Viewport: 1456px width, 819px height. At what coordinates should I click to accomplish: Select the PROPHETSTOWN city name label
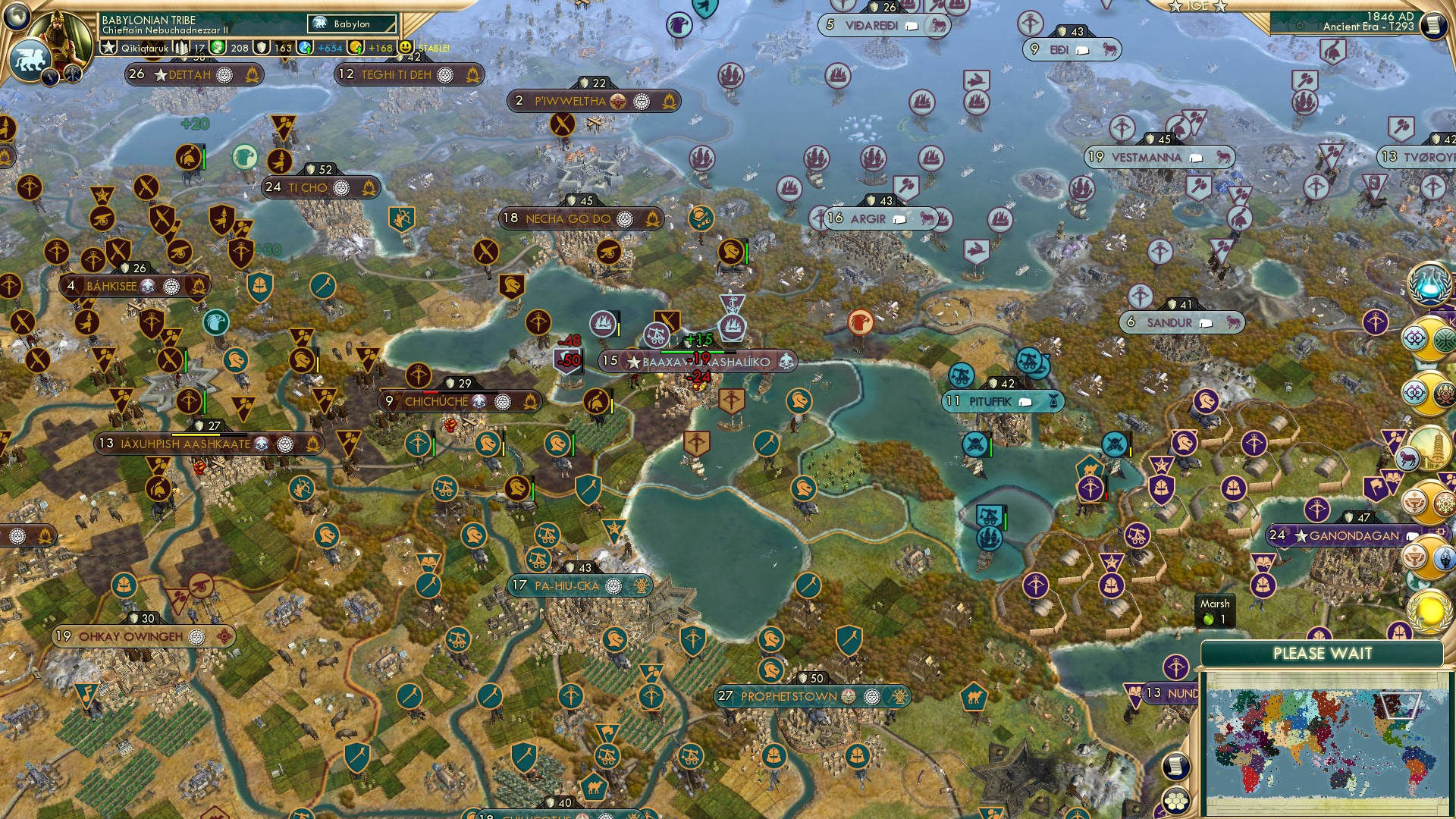pyautogui.click(x=789, y=694)
